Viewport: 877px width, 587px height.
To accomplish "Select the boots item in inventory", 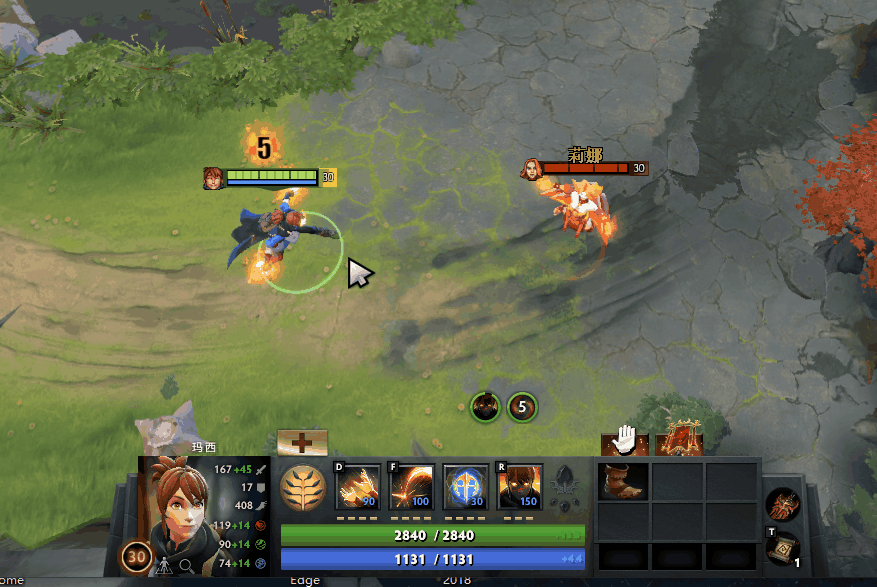I will (623, 482).
